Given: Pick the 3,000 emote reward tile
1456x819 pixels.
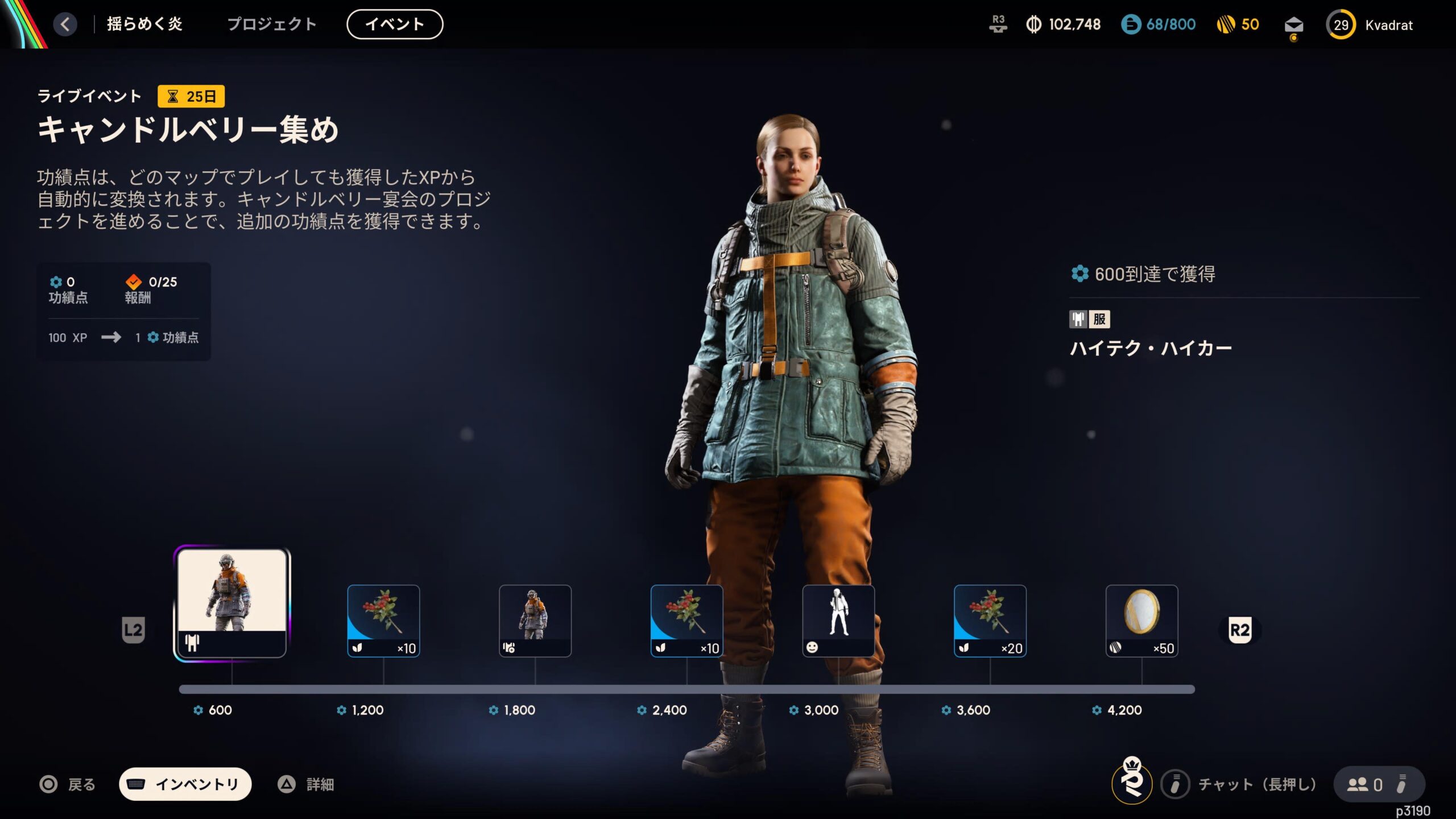Looking at the screenshot, I should (x=838, y=621).
